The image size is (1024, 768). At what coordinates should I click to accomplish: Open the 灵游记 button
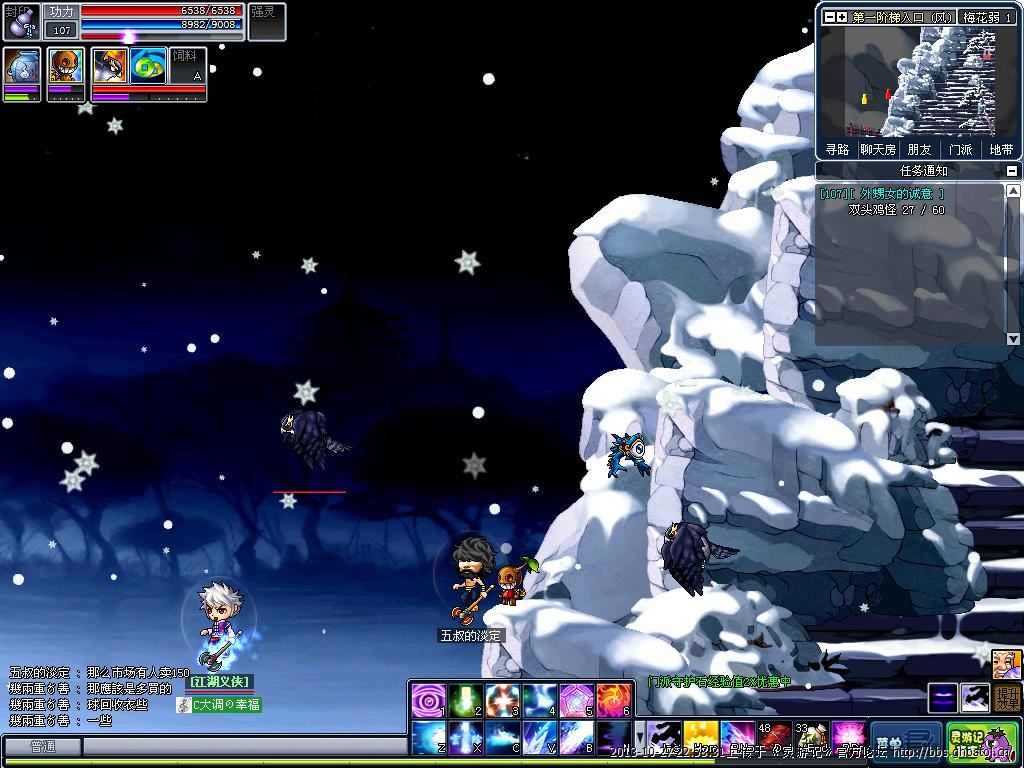982,742
